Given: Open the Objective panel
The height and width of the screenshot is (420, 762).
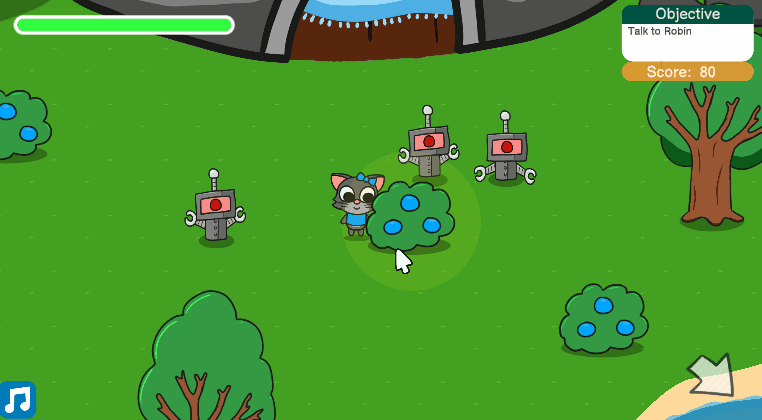Looking at the screenshot, I should (687, 33).
